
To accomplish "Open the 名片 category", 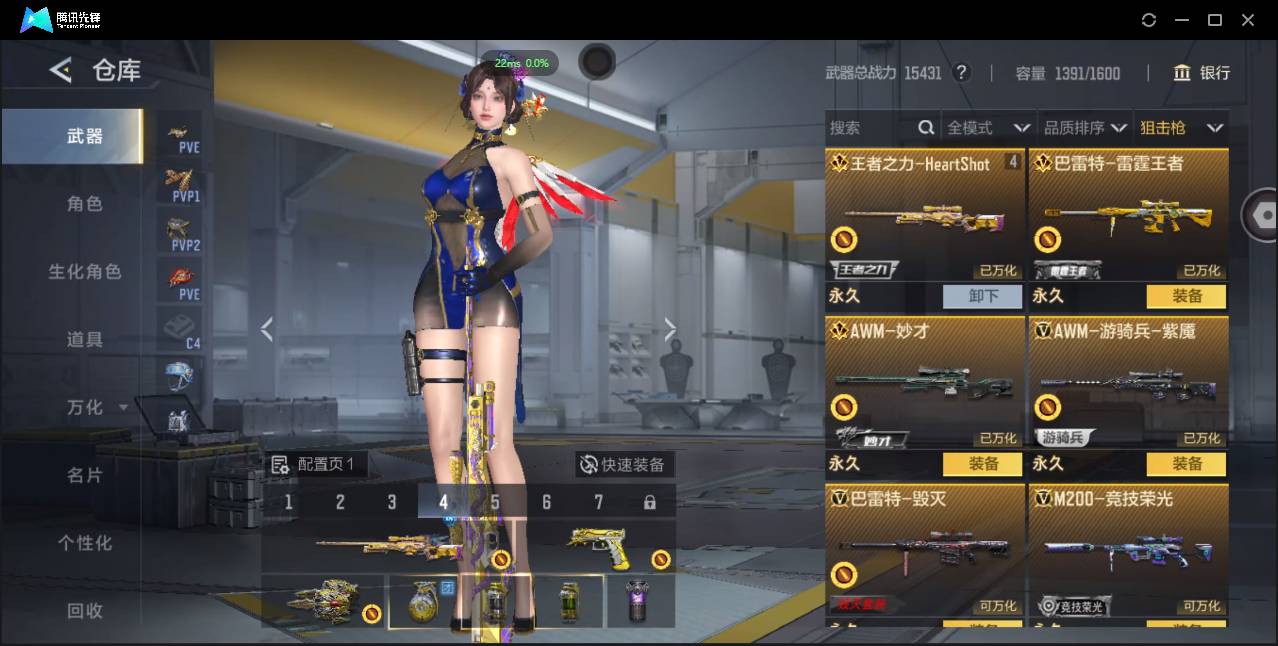I will coord(85,475).
